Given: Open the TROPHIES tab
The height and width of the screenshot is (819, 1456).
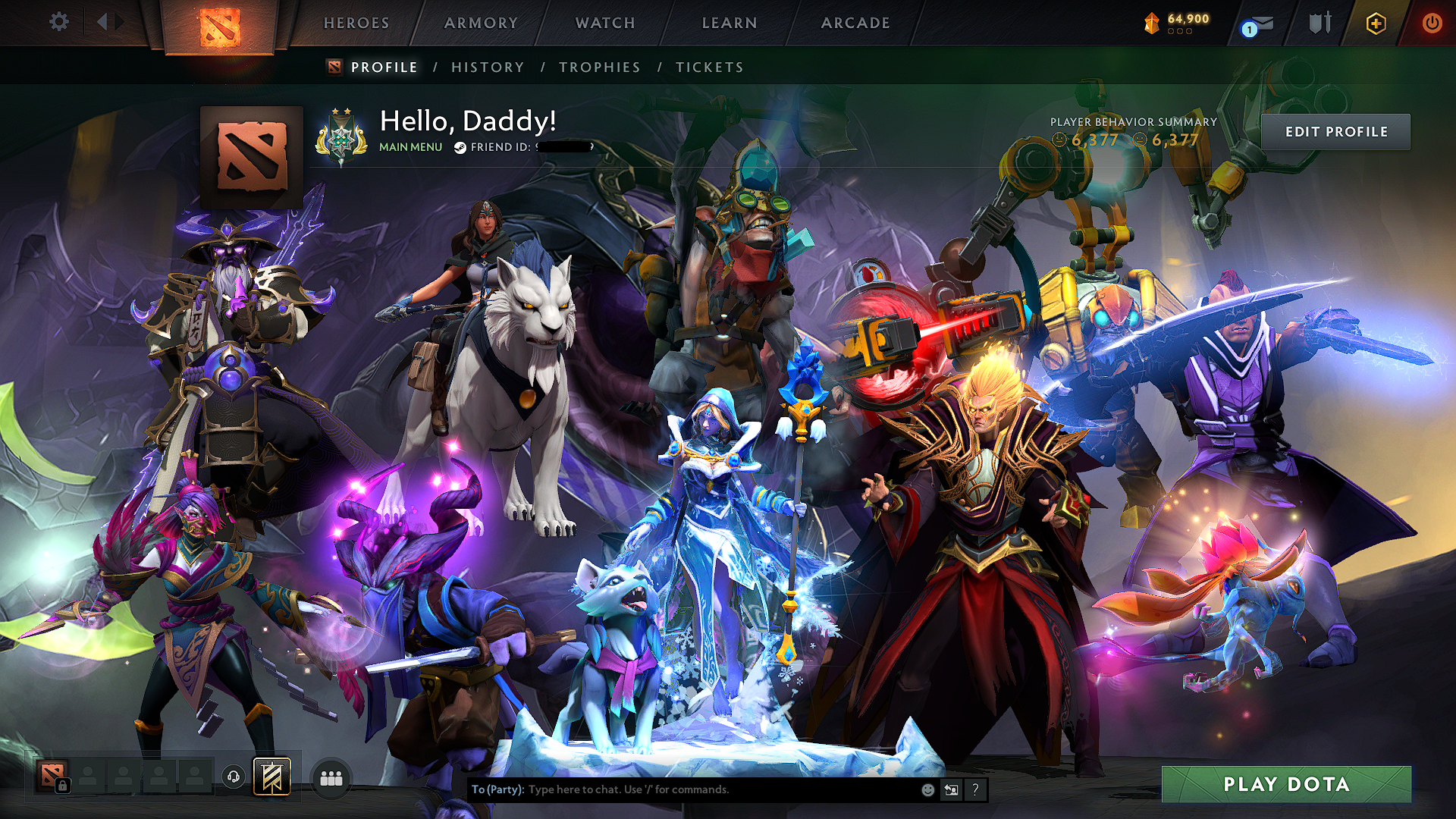Looking at the screenshot, I should (x=599, y=67).
